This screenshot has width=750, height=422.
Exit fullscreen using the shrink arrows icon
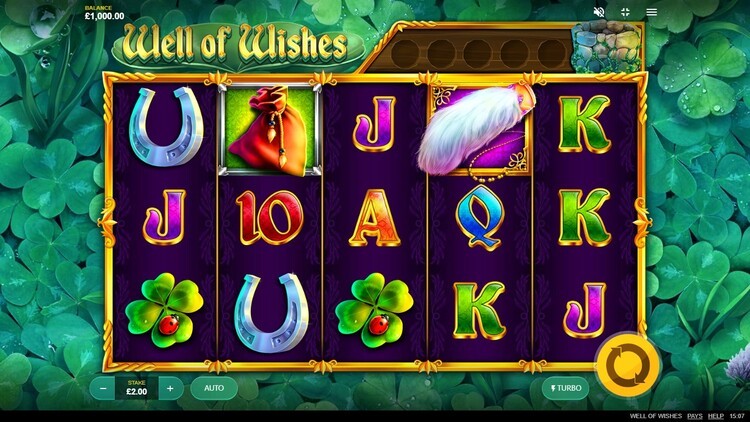coord(625,12)
